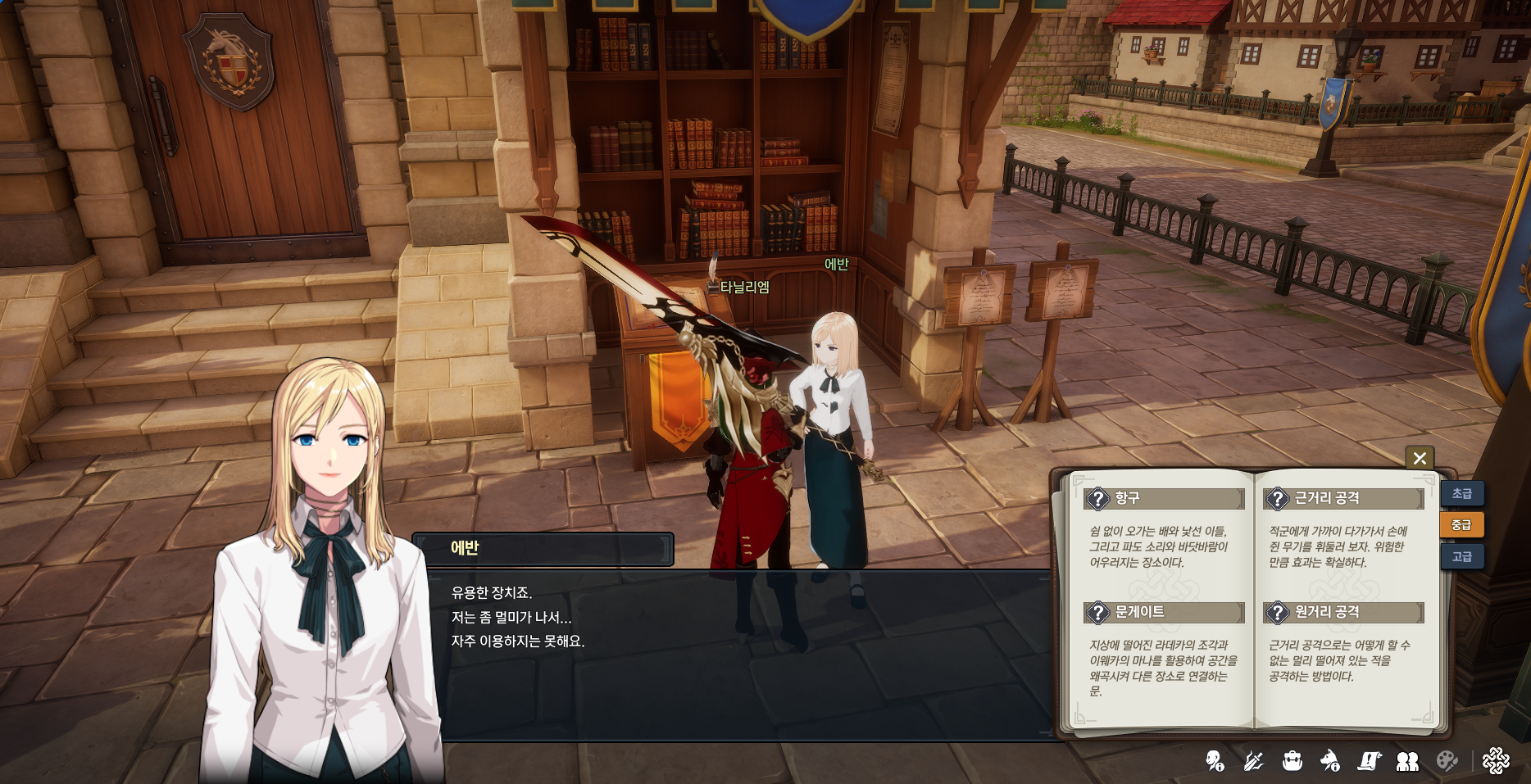Open the knot-shaped main menu icon
This screenshot has width=1531, height=784.
tap(1496, 761)
